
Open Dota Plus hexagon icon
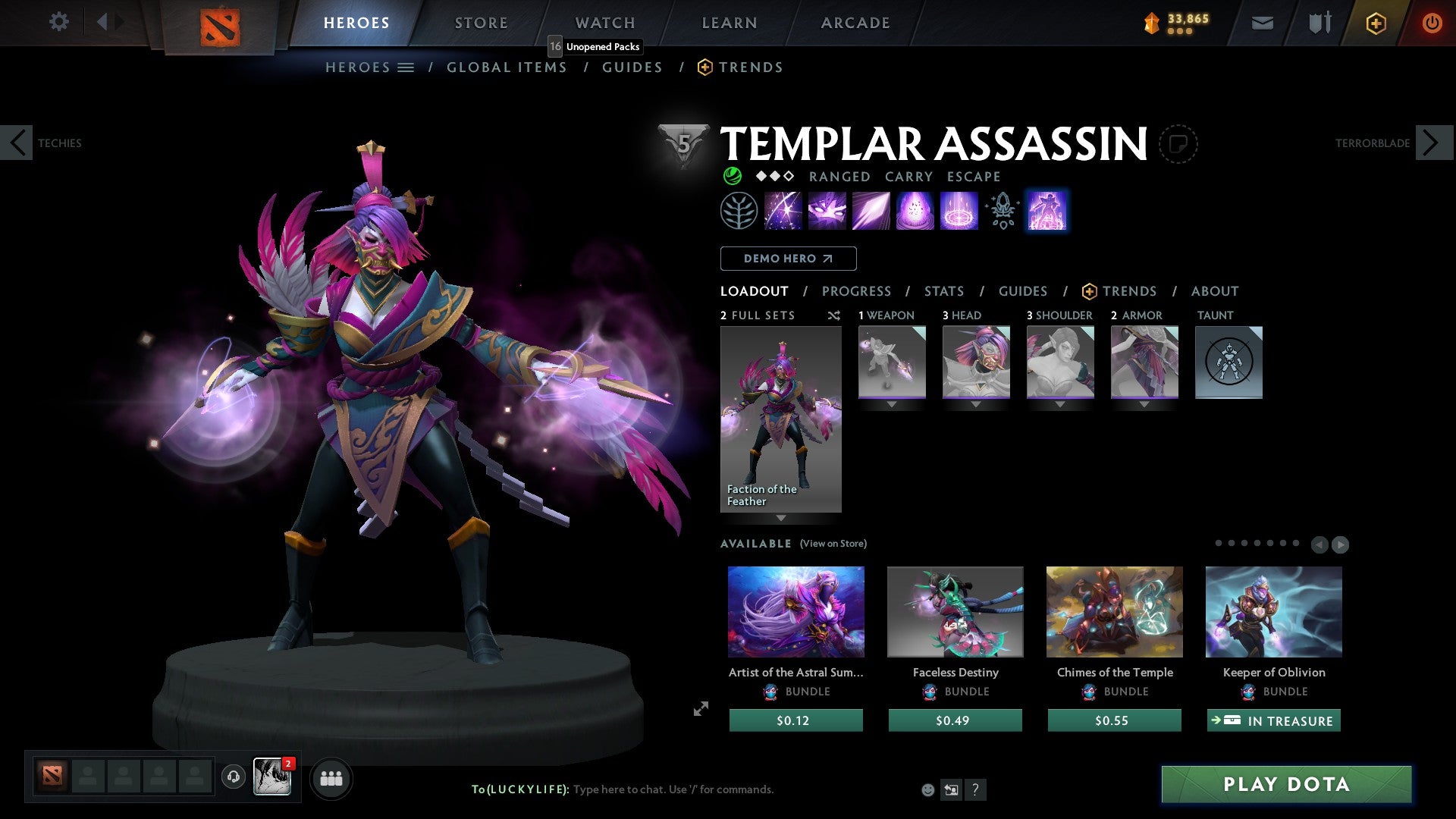click(x=1375, y=22)
